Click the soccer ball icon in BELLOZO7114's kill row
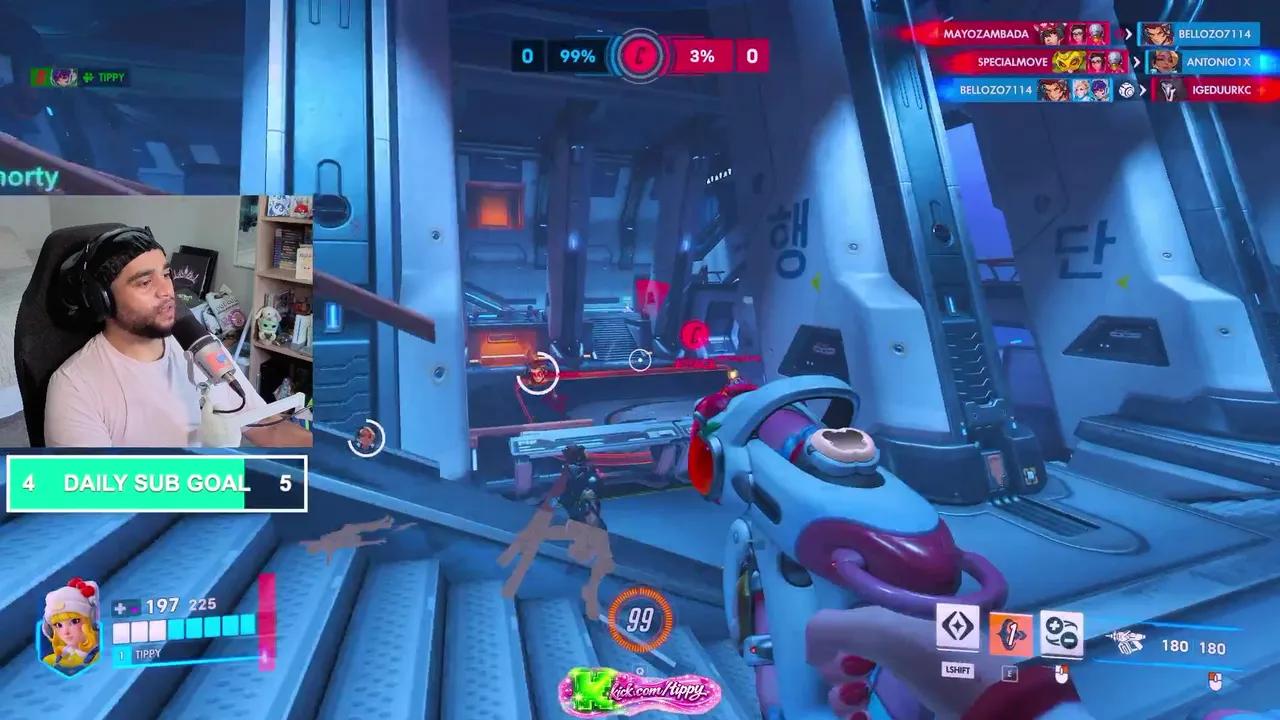This screenshot has width=1280, height=720. point(1127,90)
